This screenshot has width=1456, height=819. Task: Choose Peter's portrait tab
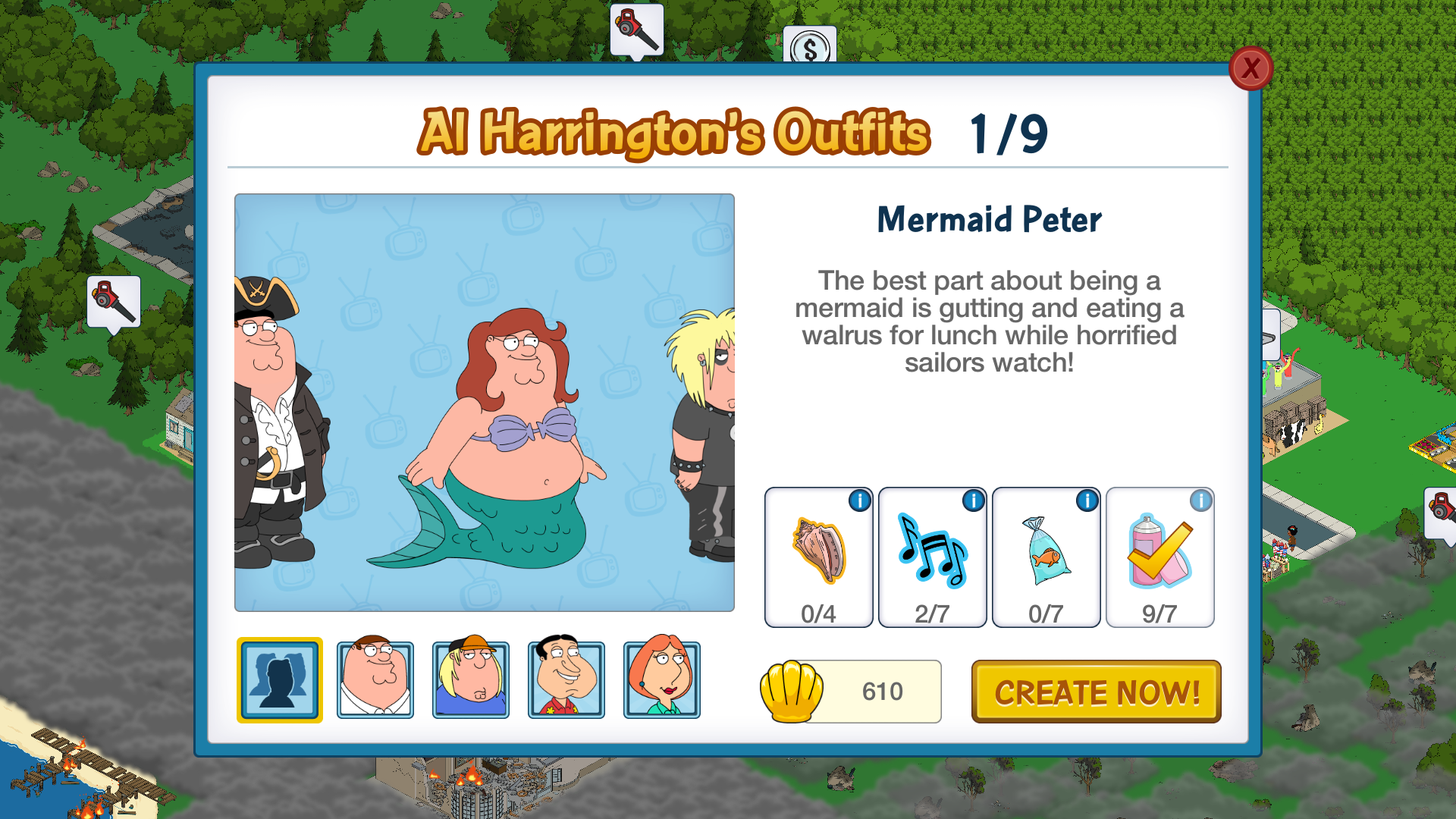[375, 679]
